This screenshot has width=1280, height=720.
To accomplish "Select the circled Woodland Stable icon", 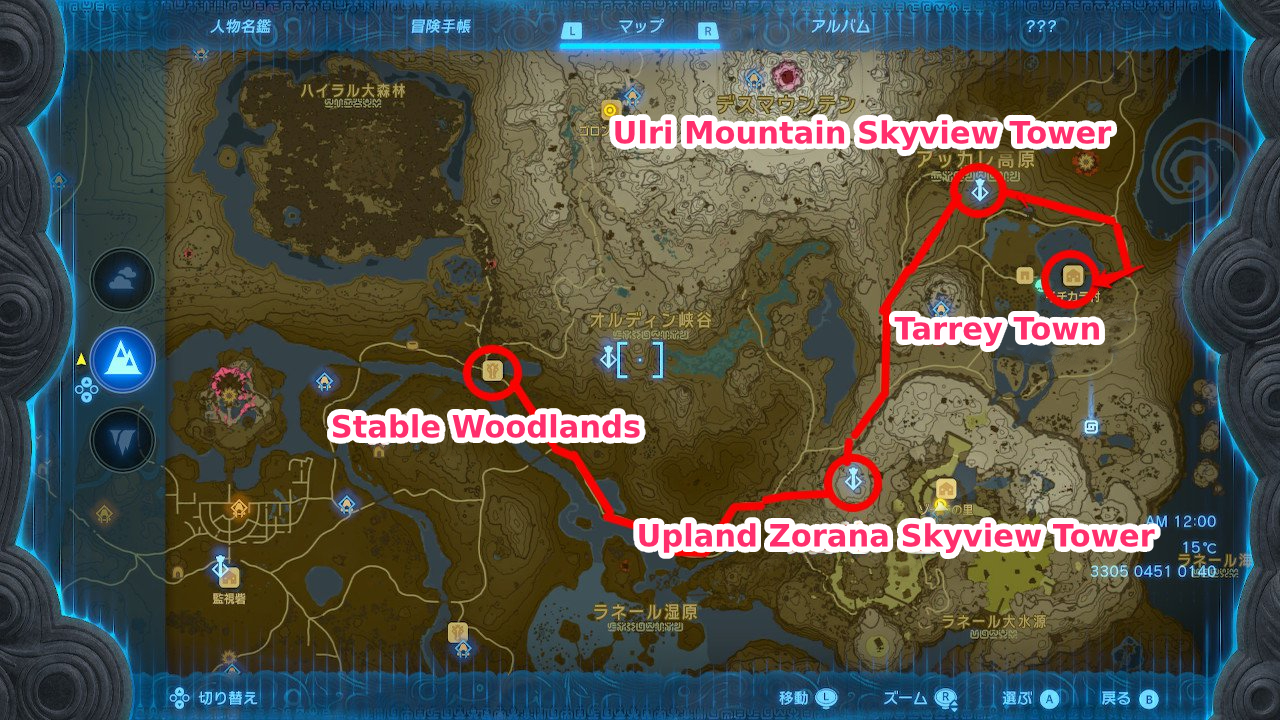I will coord(491,371).
